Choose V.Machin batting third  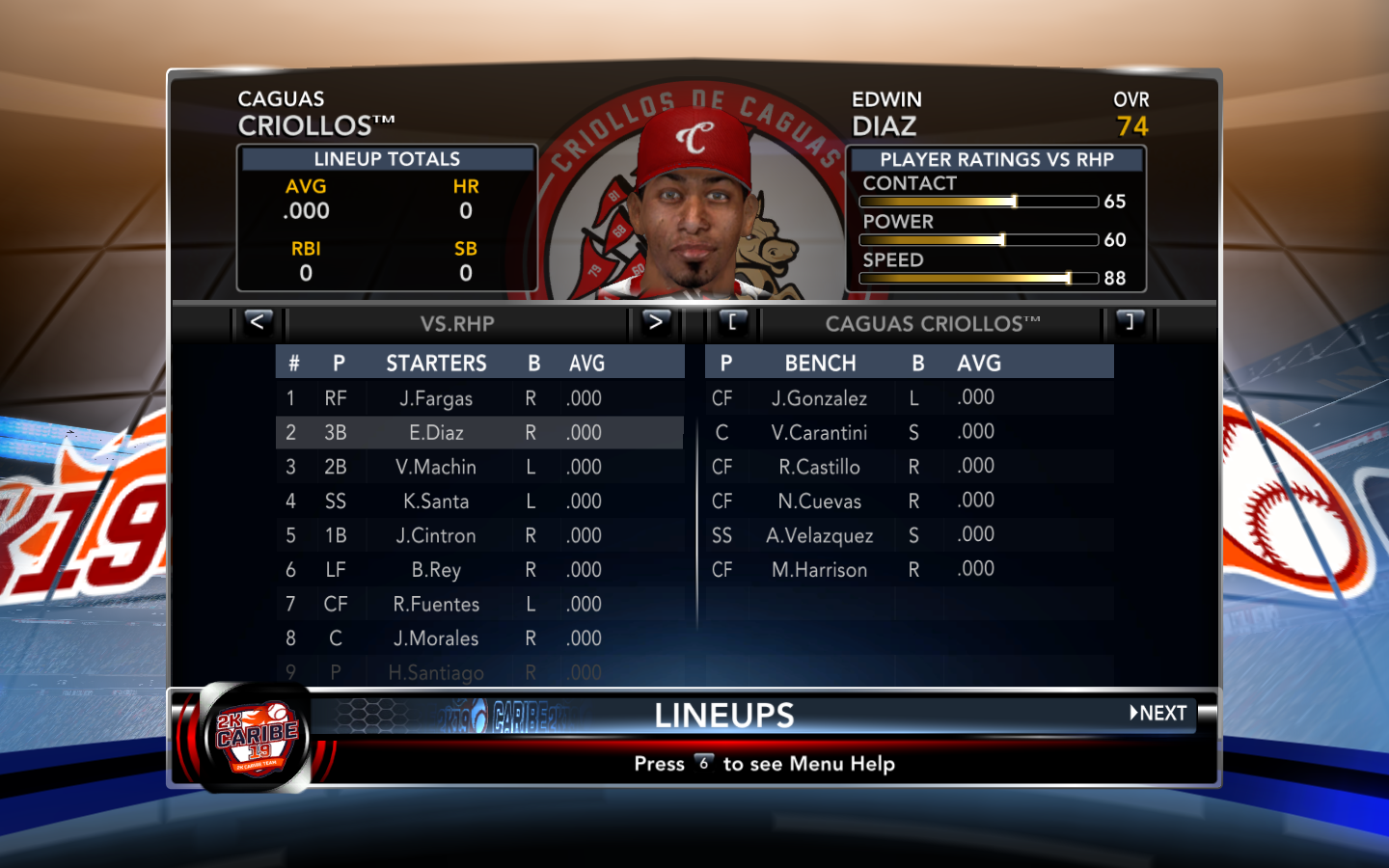coord(436,467)
